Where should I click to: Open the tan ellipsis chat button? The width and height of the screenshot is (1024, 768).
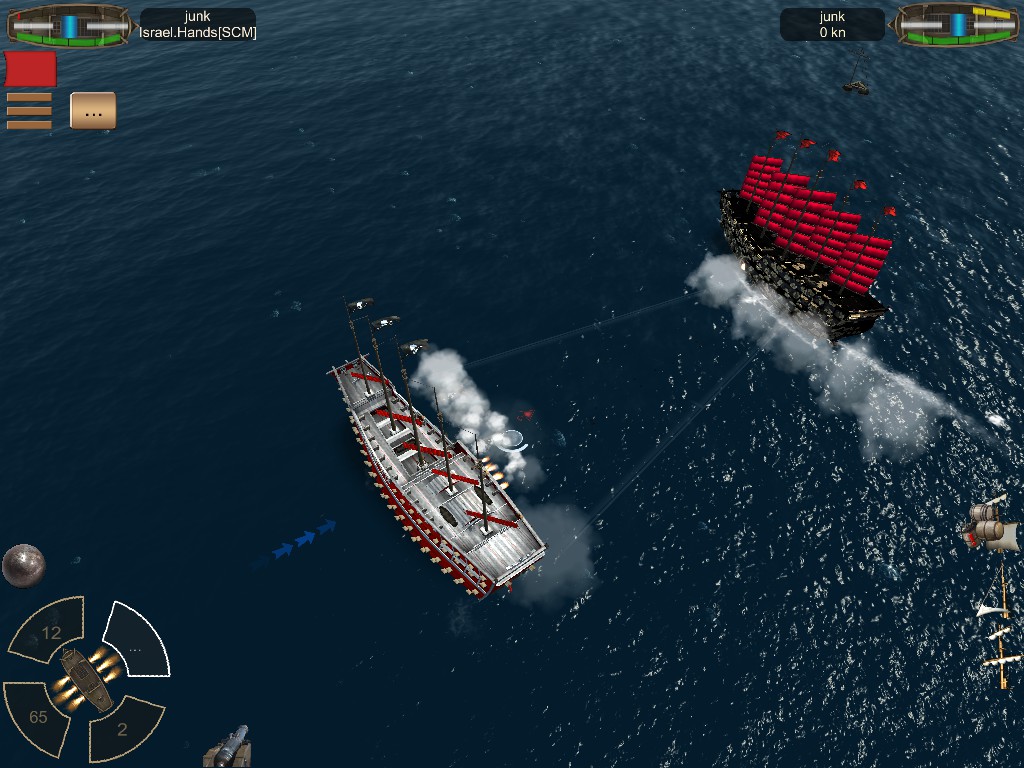(93, 111)
